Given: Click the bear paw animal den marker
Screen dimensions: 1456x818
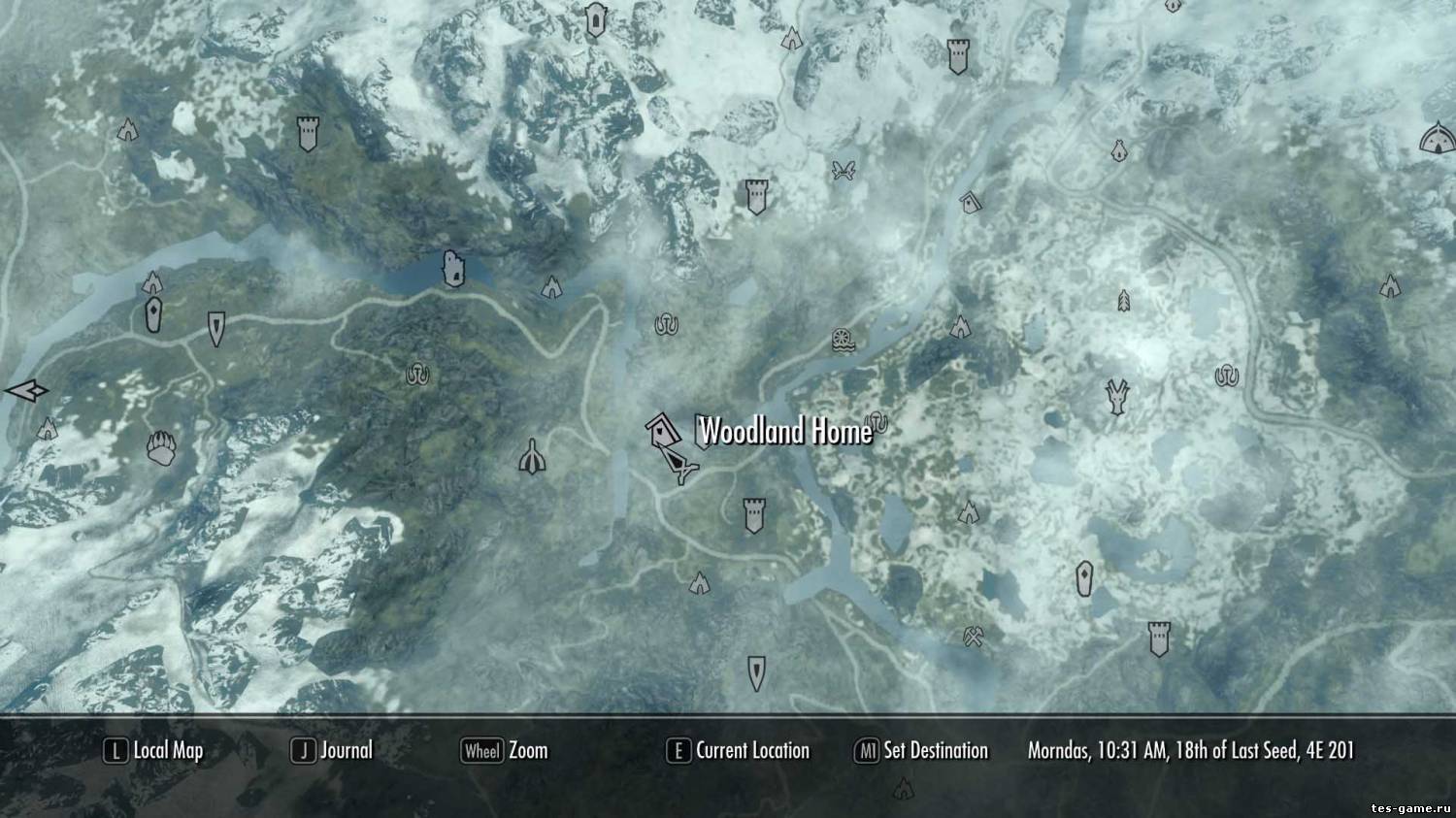Looking at the screenshot, I should 160,448.
